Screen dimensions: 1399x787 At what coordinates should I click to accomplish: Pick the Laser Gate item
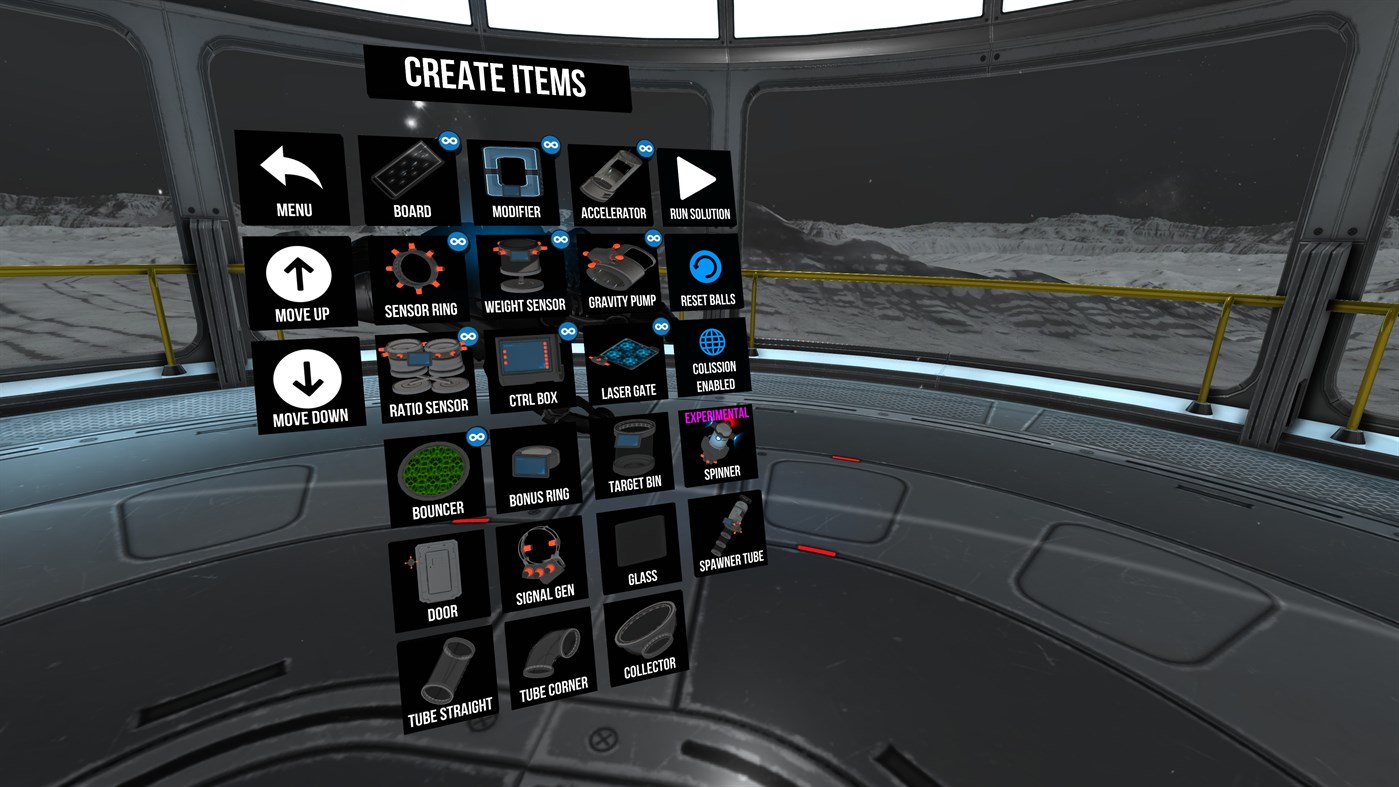[x=628, y=360]
